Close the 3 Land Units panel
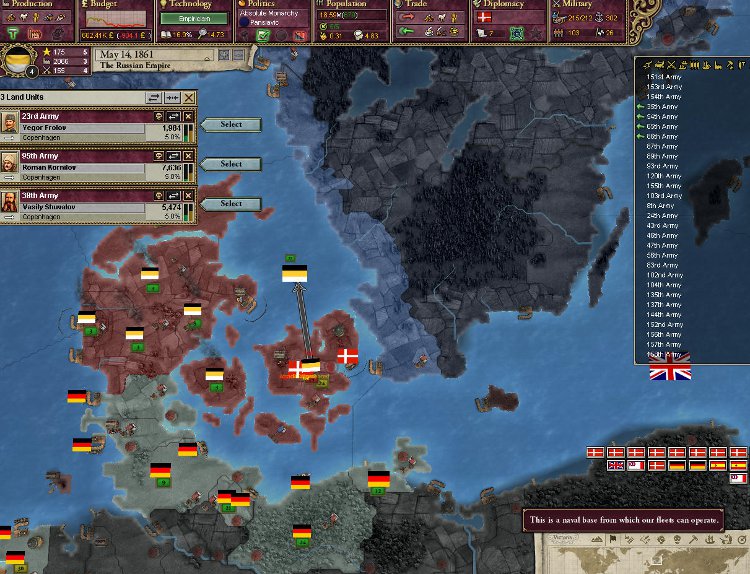 point(189,97)
